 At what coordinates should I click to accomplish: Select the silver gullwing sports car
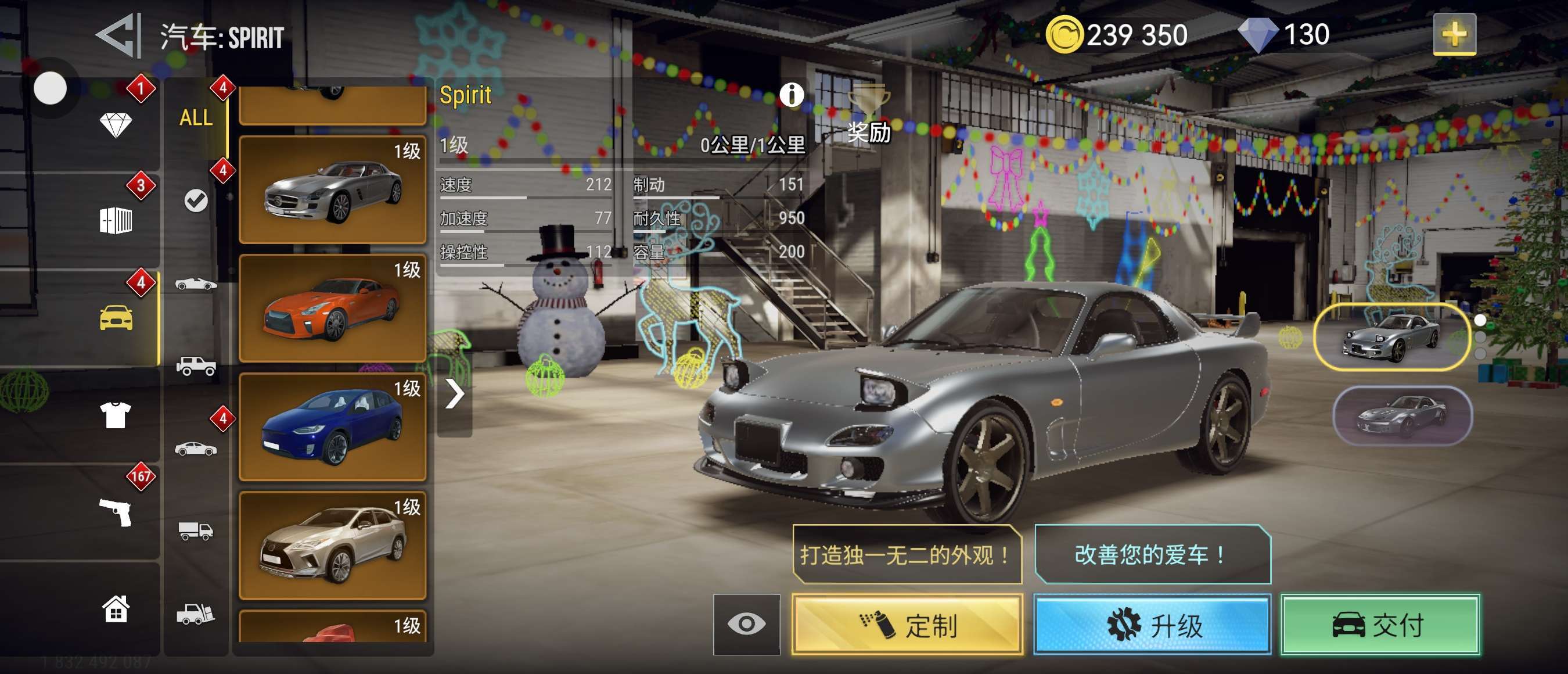pos(332,190)
